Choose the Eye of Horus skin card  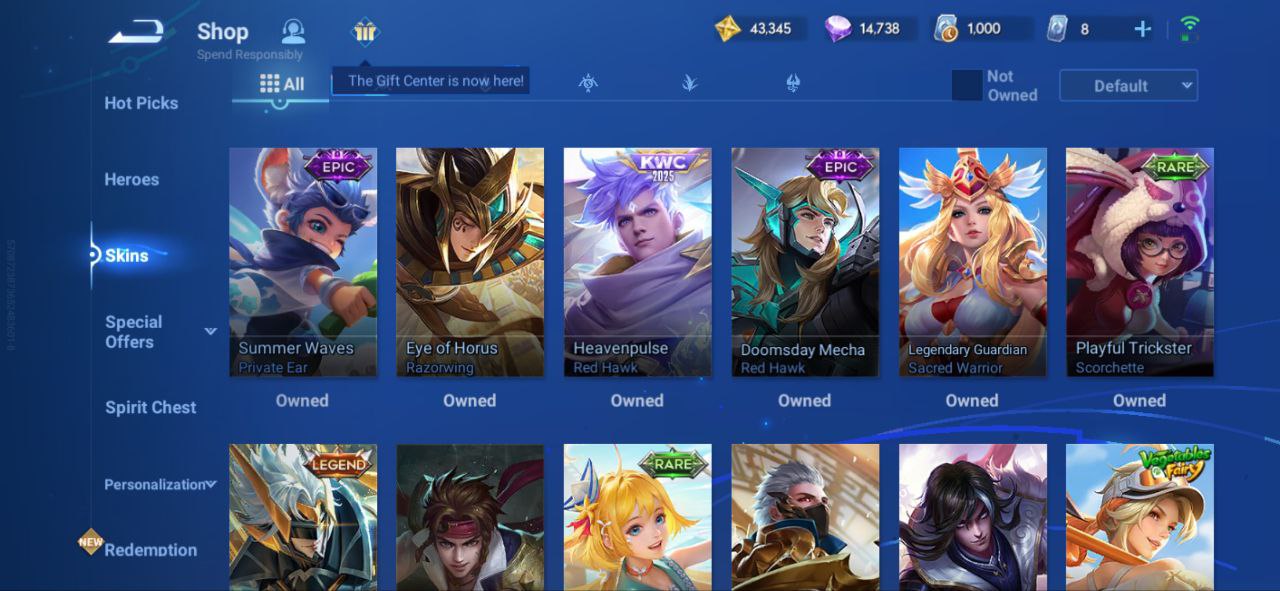point(470,262)
